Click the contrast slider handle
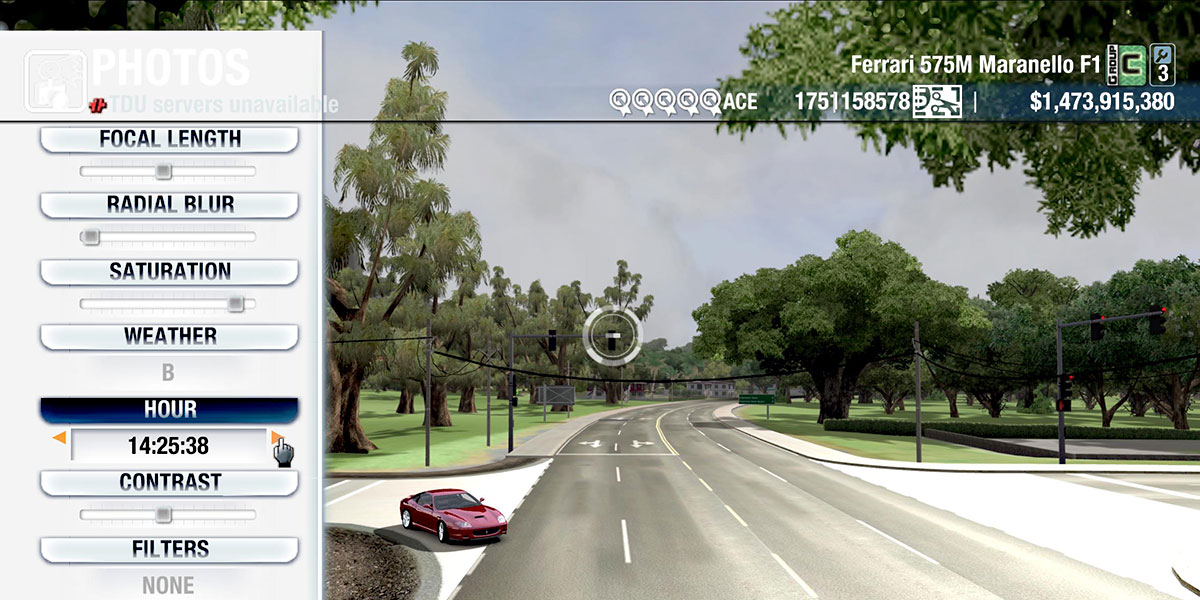This screenshot has height=600, width=1200. [x=163, y=514]
